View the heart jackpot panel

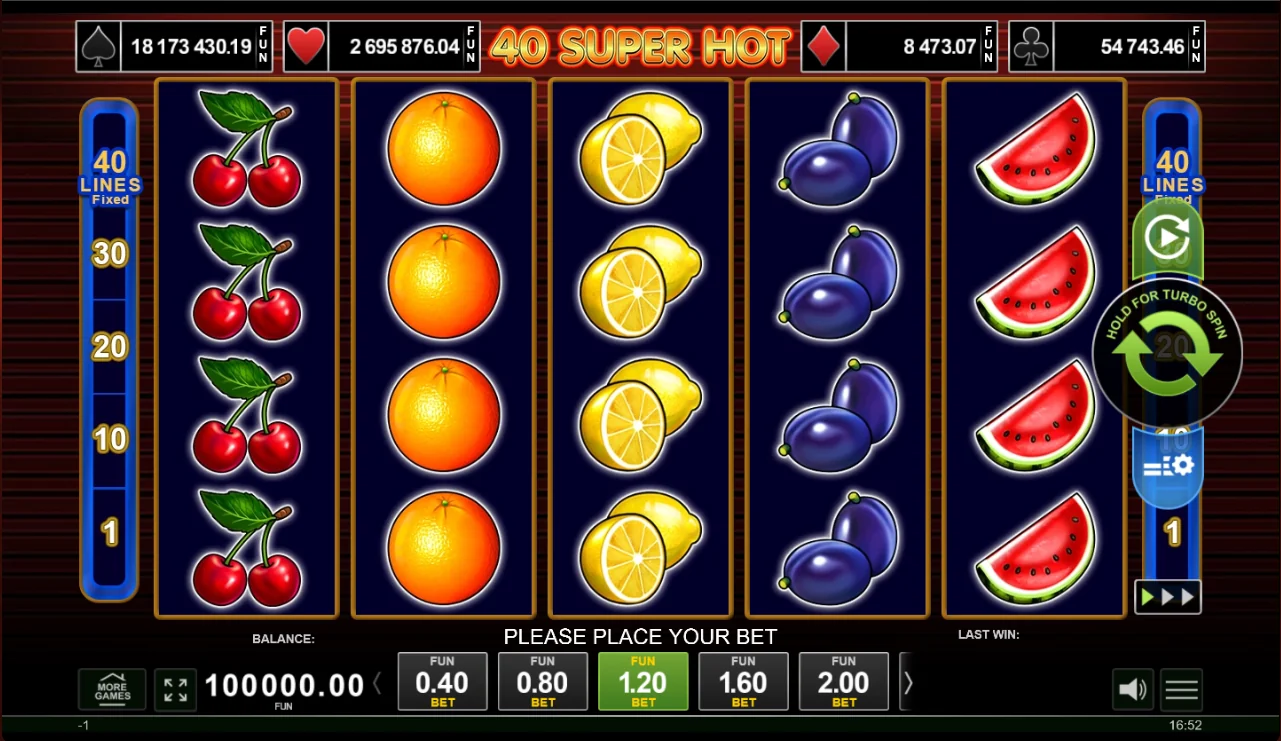pos(381,47)
